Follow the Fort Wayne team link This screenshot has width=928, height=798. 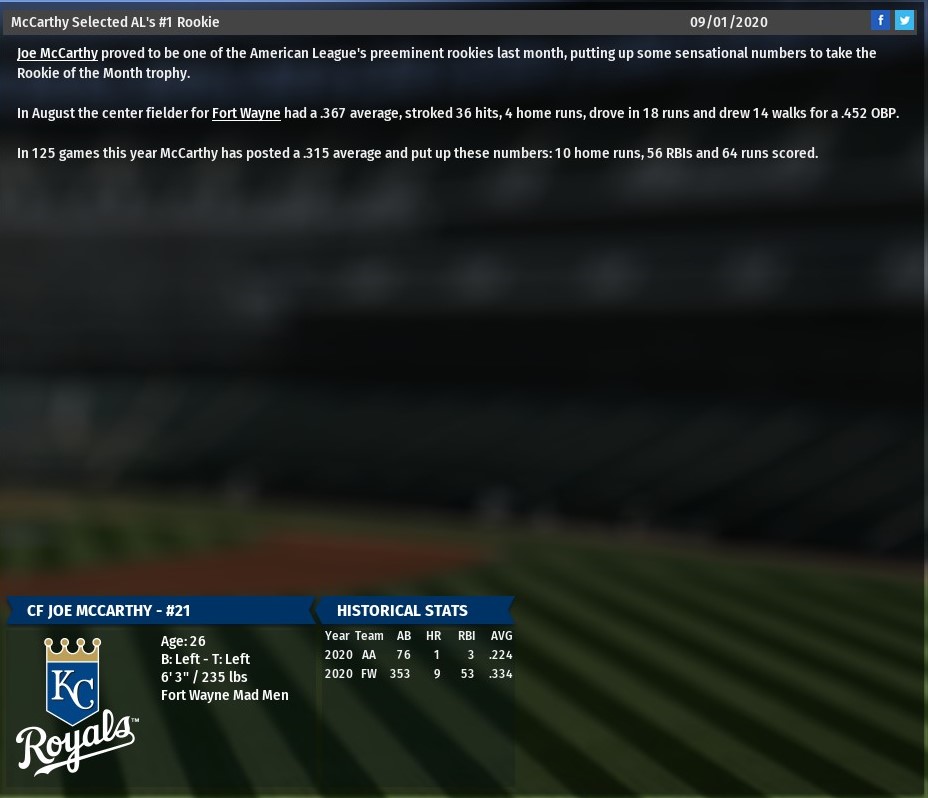pyautogui.click(x=246, y=113)
